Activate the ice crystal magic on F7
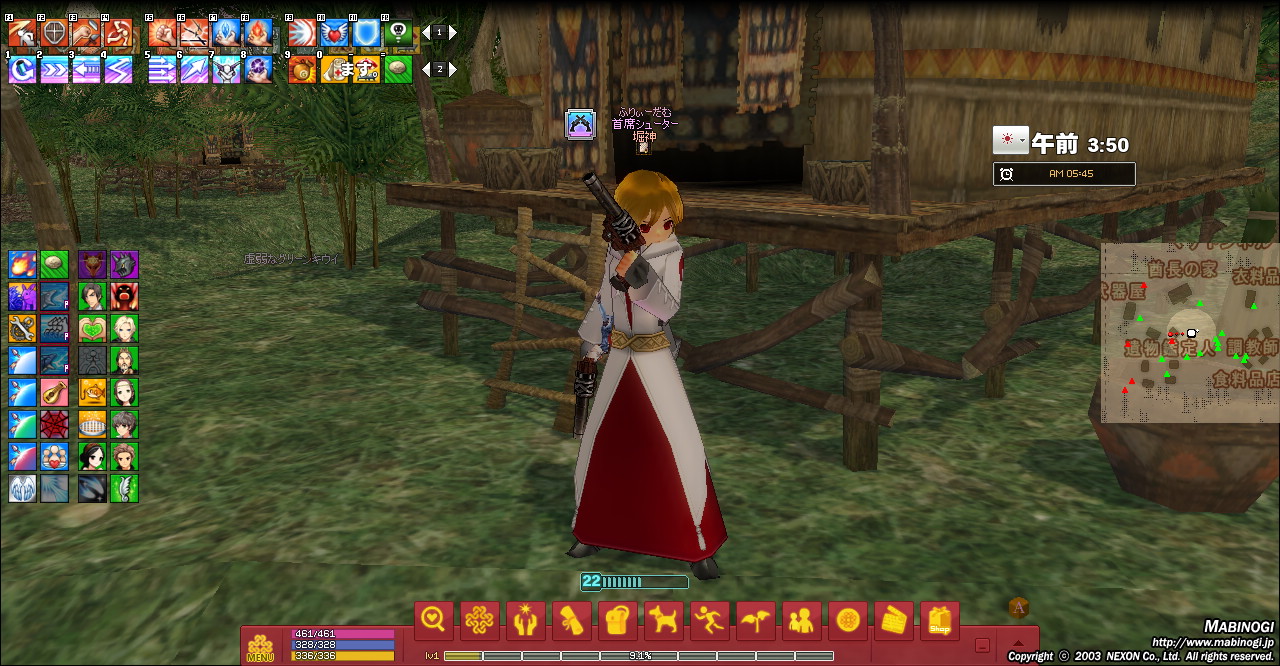The height and width of the screenshot is (666, 1280). [226, 34]
